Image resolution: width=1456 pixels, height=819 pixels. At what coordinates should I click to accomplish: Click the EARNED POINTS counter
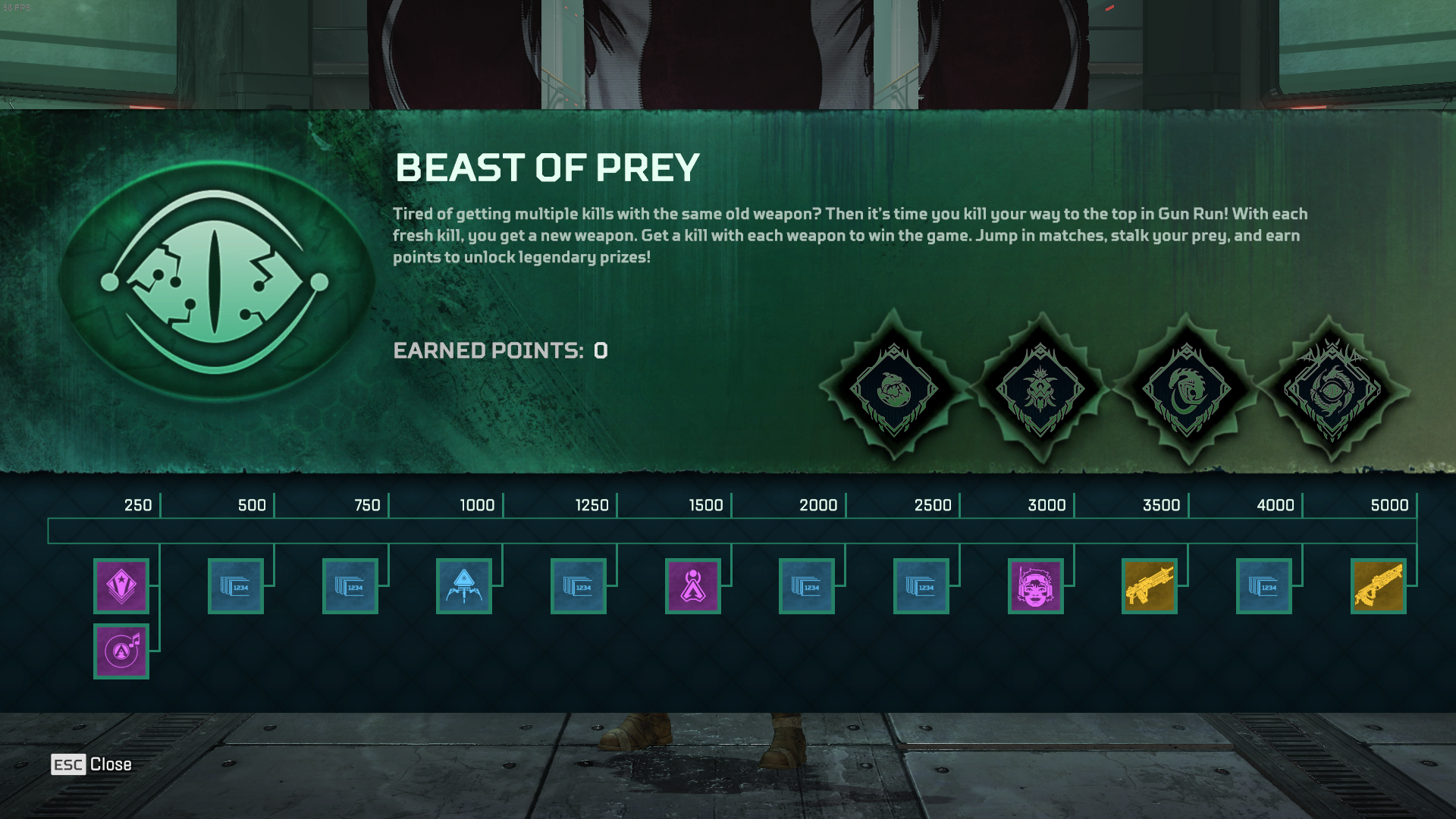[x=500, y=351]
